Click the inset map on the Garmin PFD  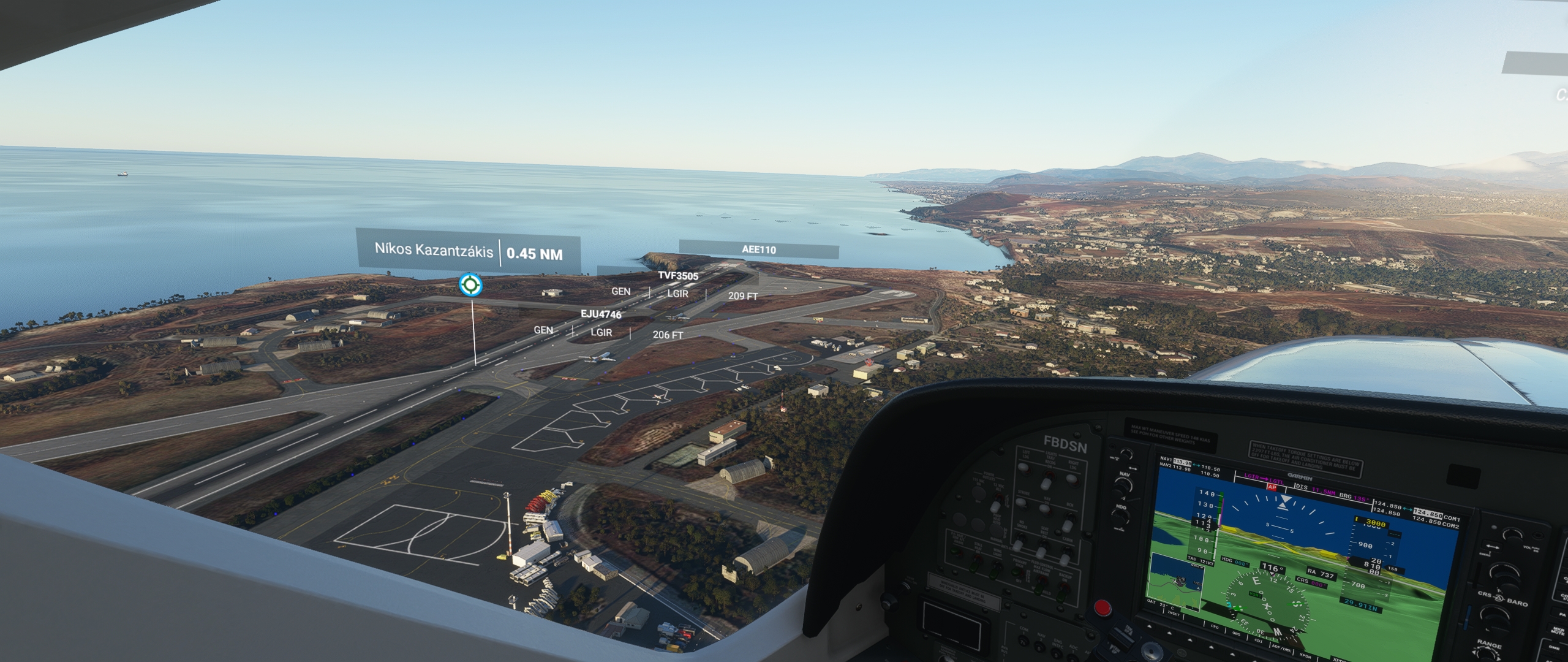tap(1175, 582)
